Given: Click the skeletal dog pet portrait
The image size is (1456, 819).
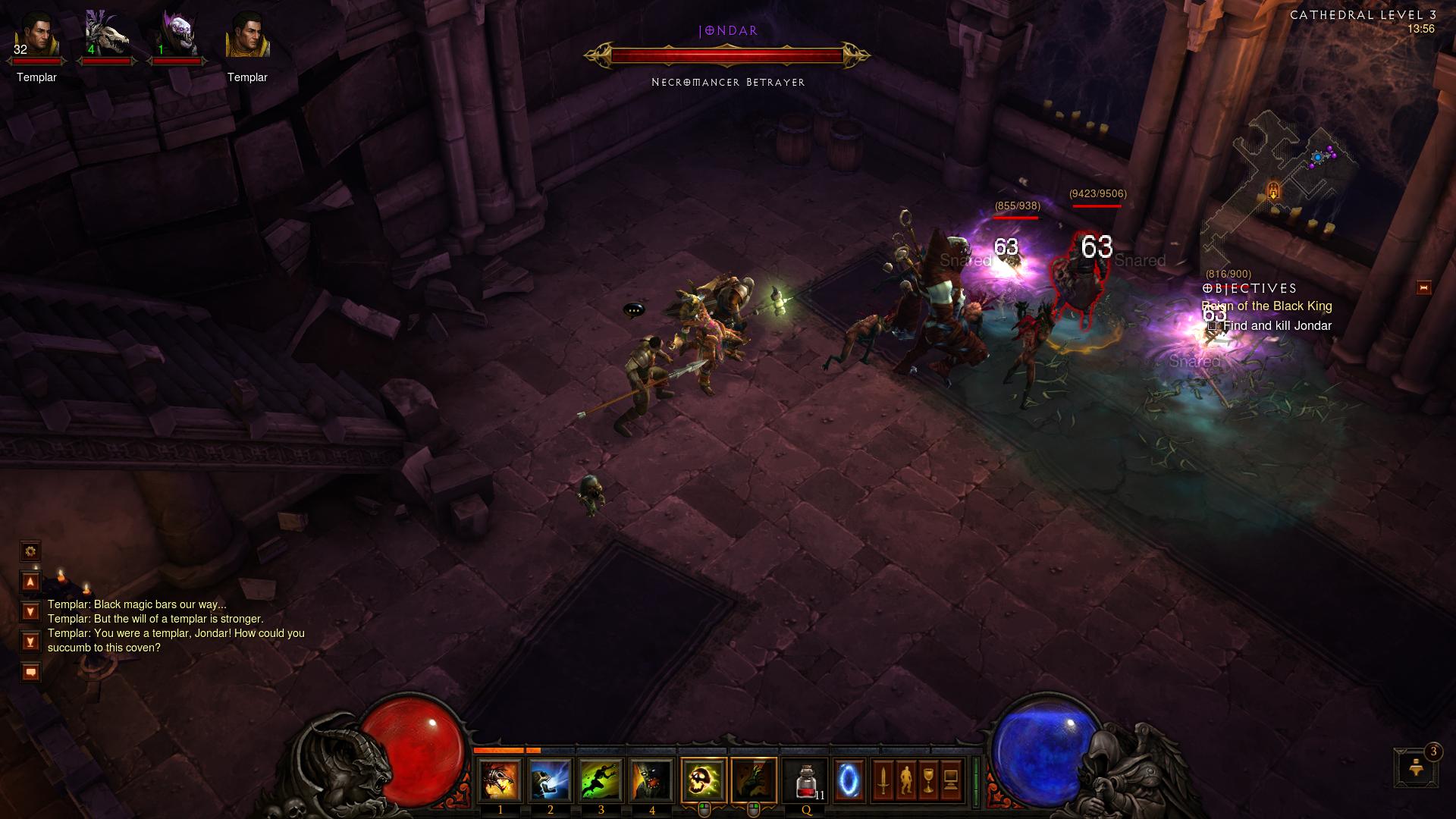Looking at the screenshot, I should [106, 36].
